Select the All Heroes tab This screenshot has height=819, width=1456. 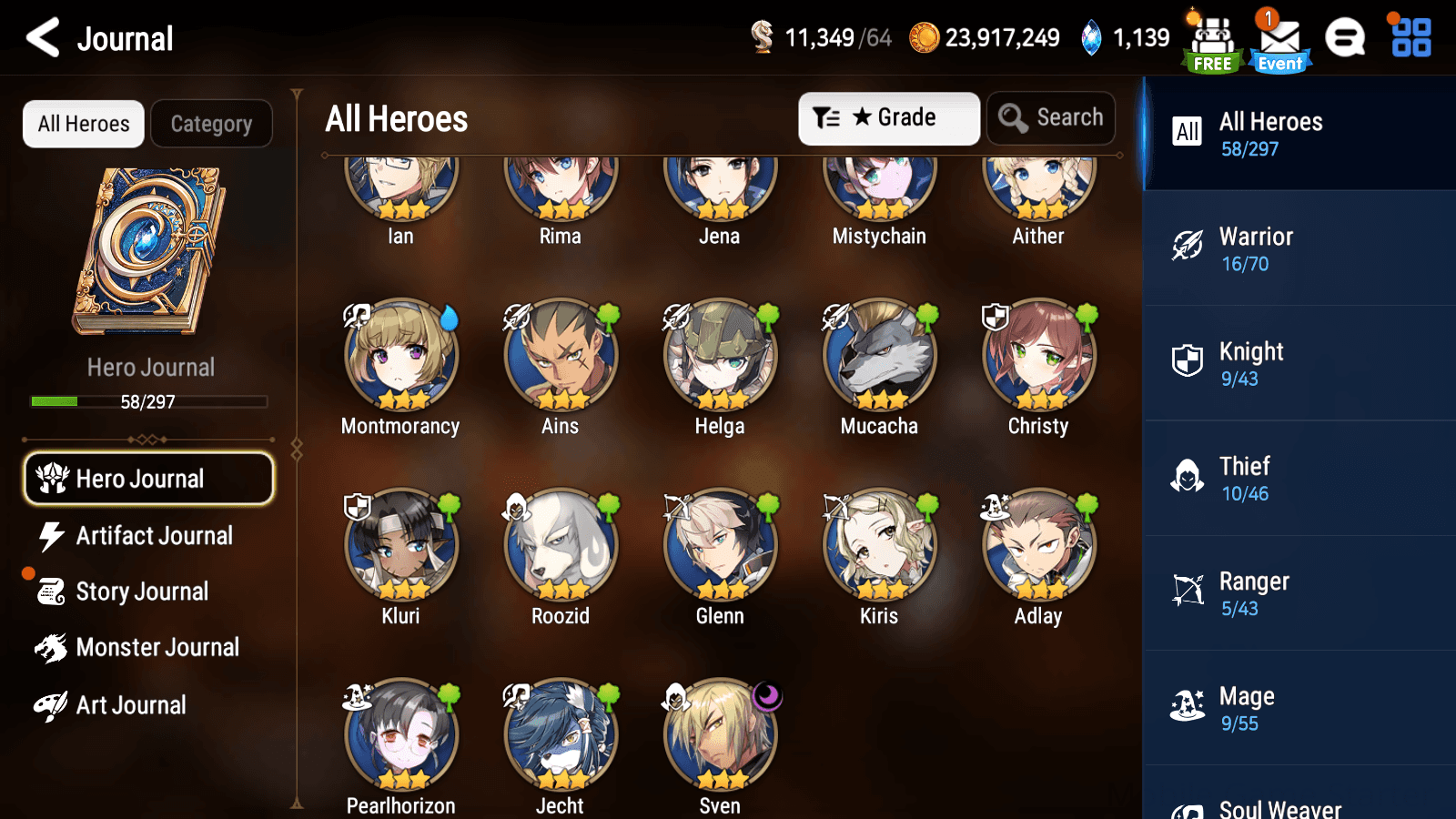pyautogui.click(x=83, y=123)
